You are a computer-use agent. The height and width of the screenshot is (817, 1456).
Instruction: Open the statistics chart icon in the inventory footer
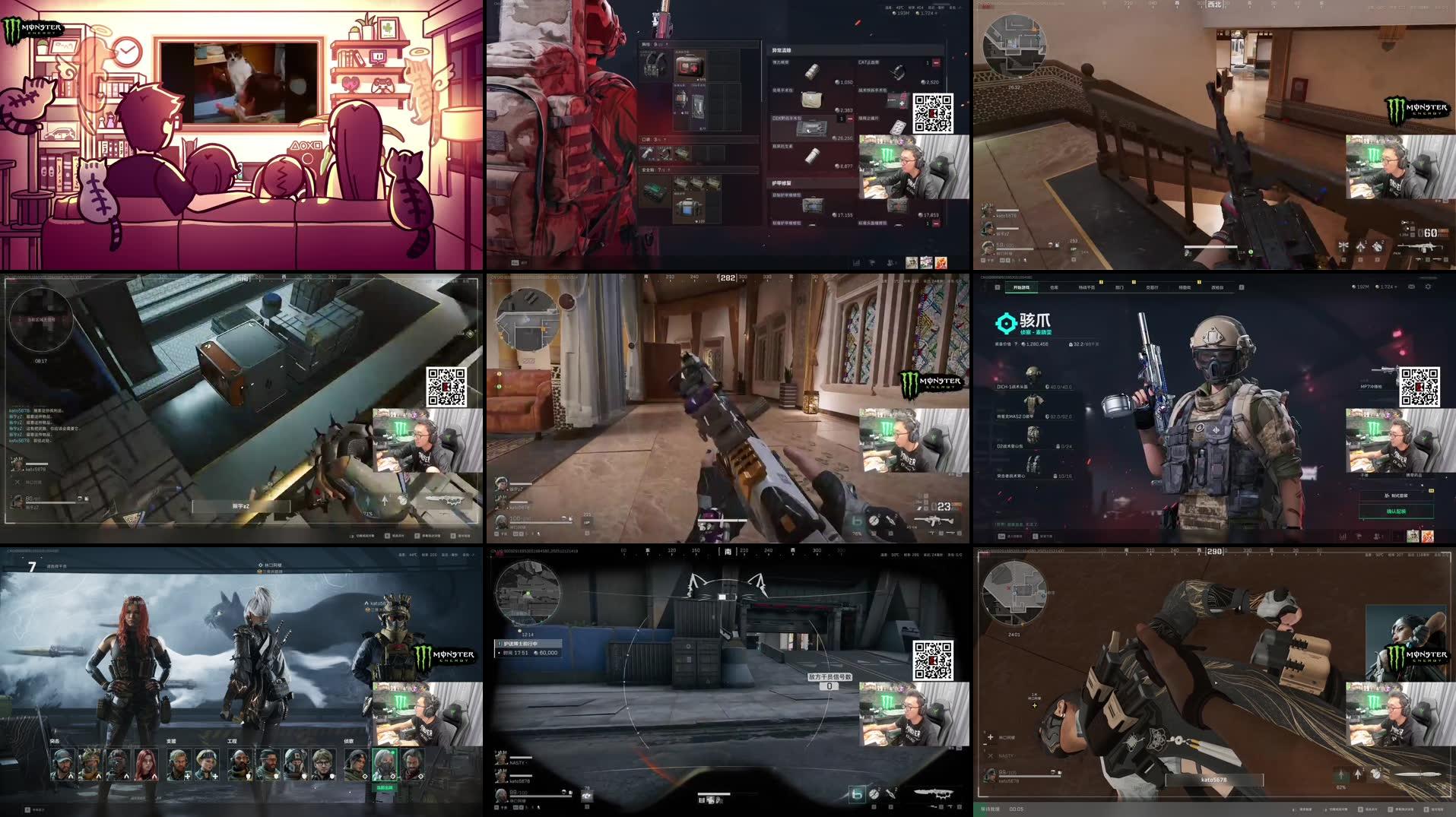856,264
